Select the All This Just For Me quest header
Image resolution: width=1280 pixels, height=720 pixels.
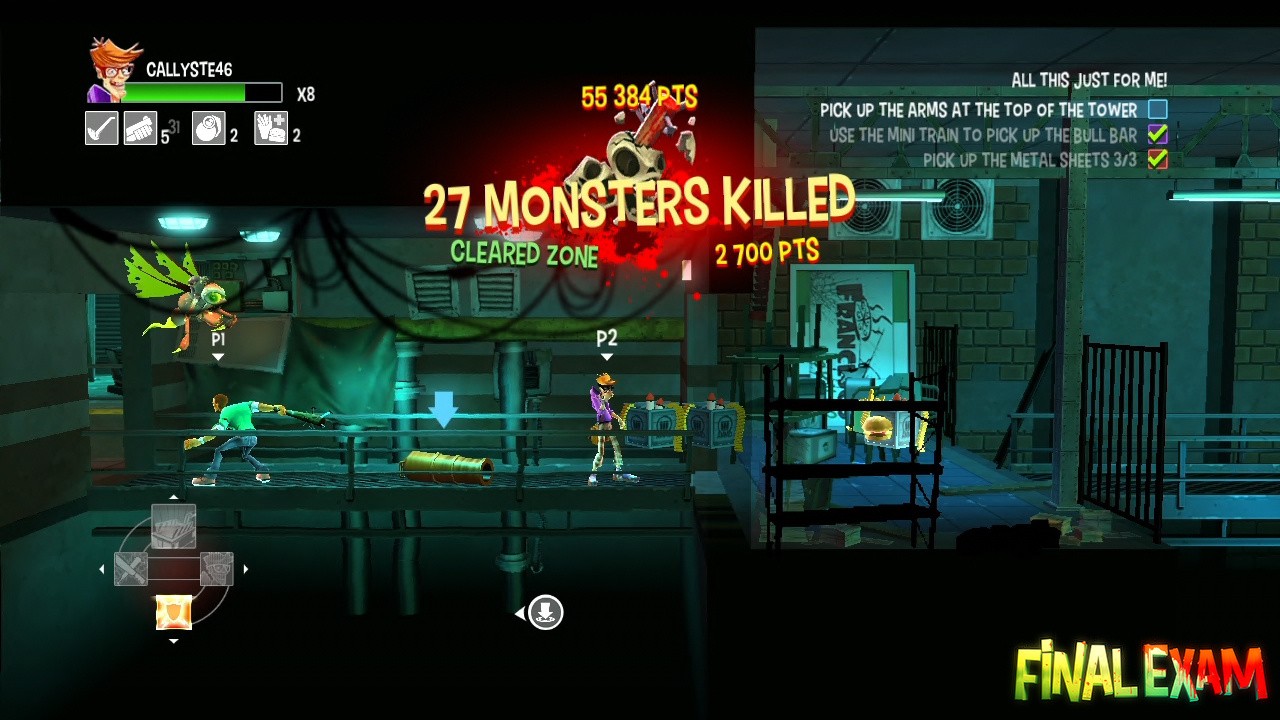click(x=1088, y=81)
